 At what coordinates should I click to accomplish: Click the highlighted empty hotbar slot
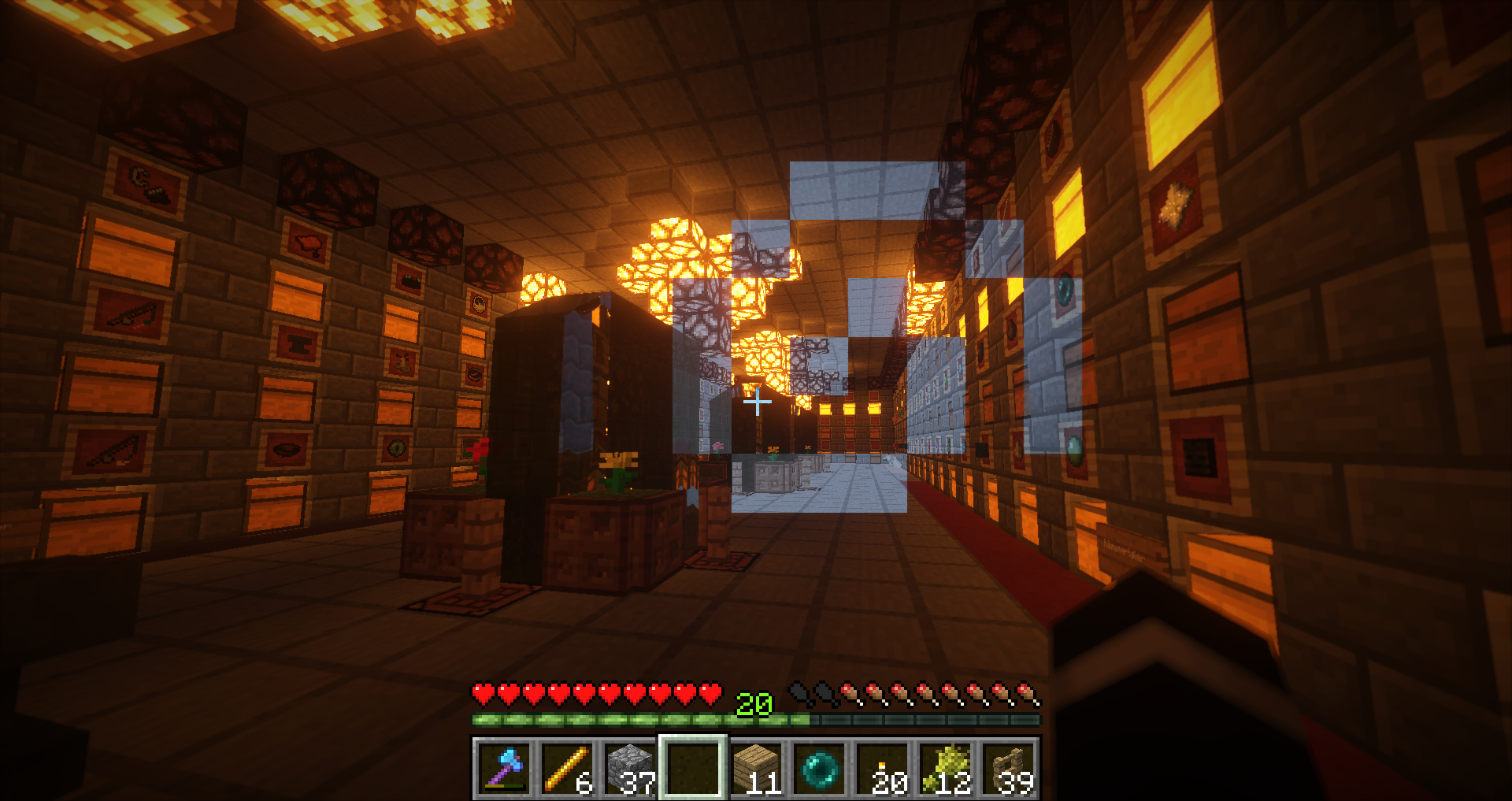[693, 768]
